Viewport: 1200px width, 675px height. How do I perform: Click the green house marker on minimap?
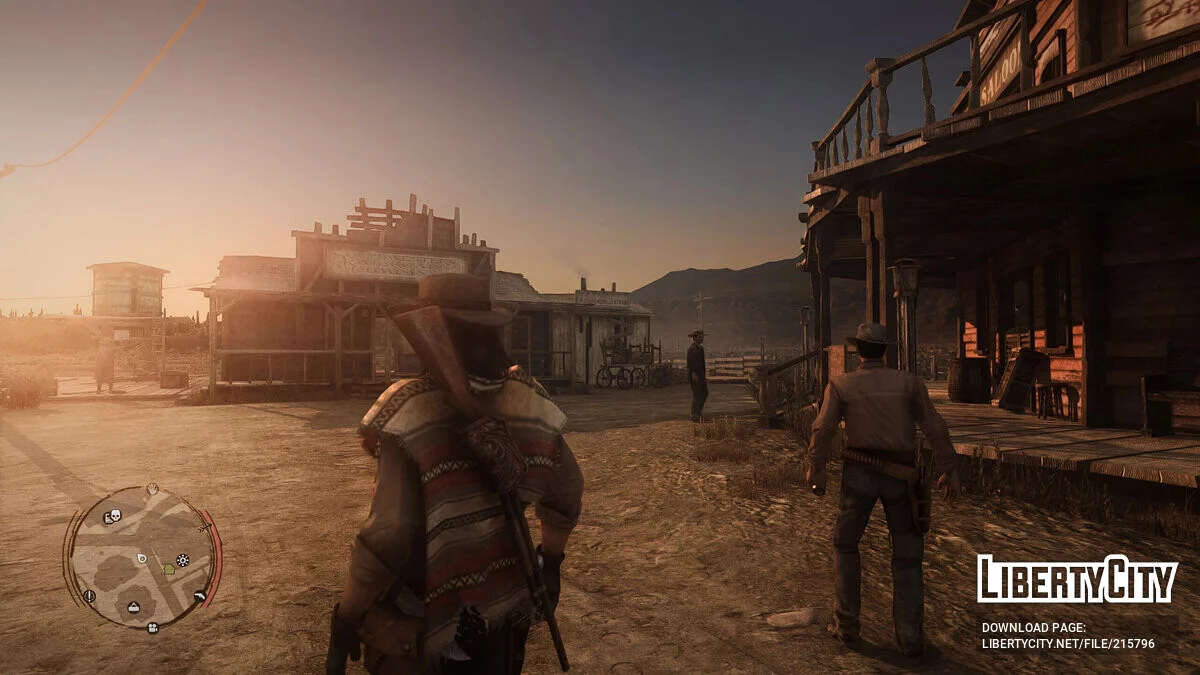pos(169,568)
